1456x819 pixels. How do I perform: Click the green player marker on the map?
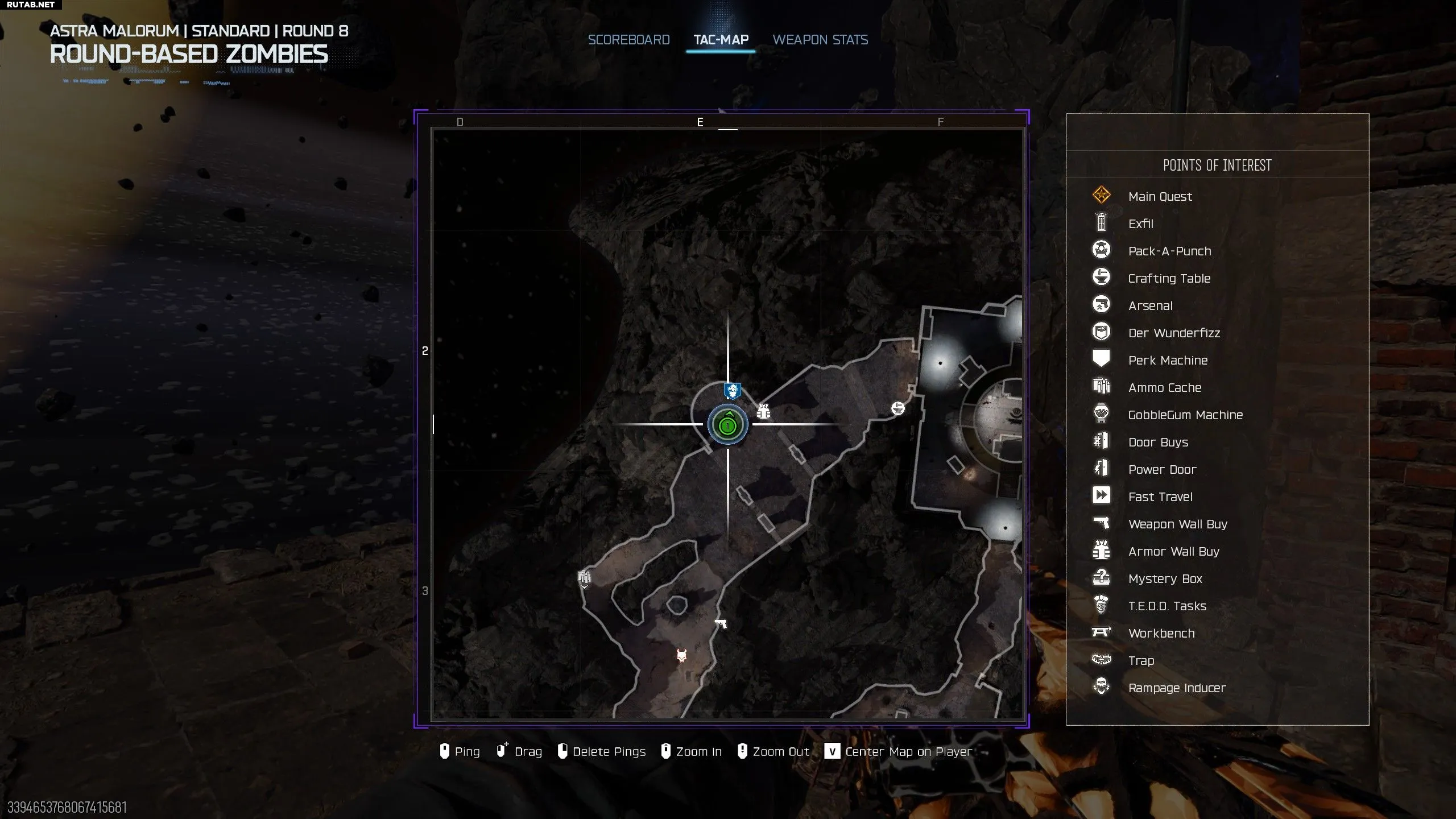coord(727,425)
